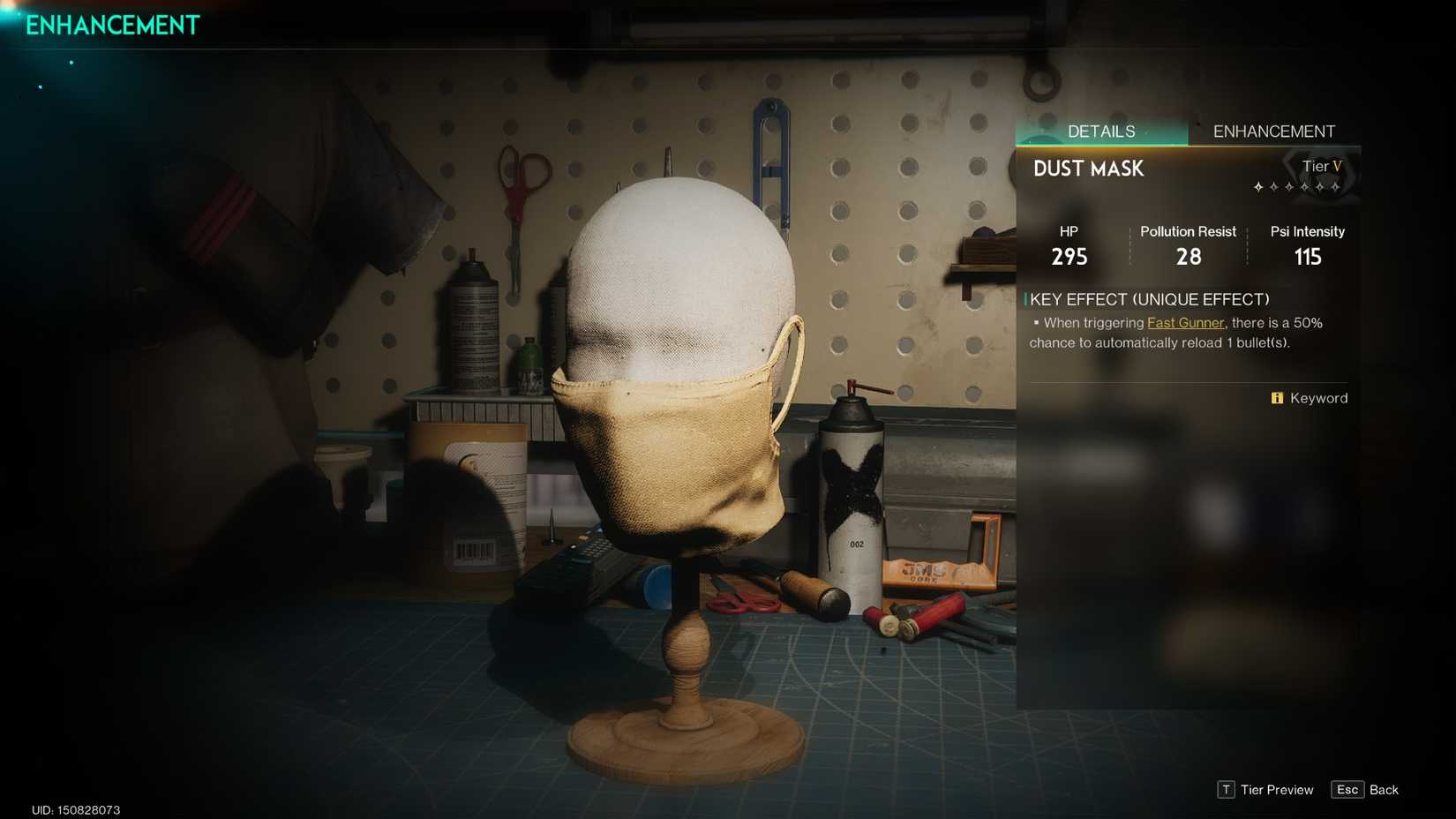Click the Tier Preview button
The width and height of the screenshot is (1456, 819).
click(x=1277, y=790)
